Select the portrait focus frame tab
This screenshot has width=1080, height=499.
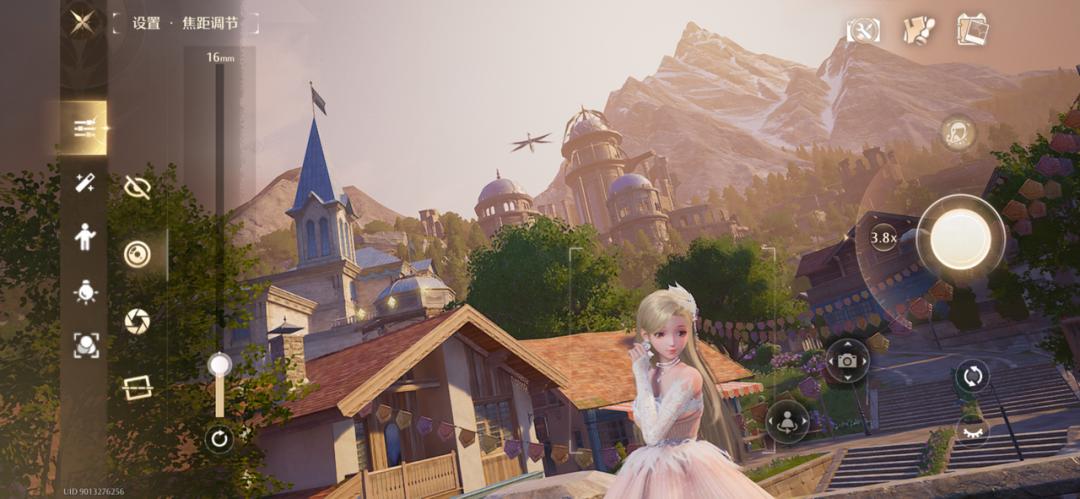click(x=85, y=345)
